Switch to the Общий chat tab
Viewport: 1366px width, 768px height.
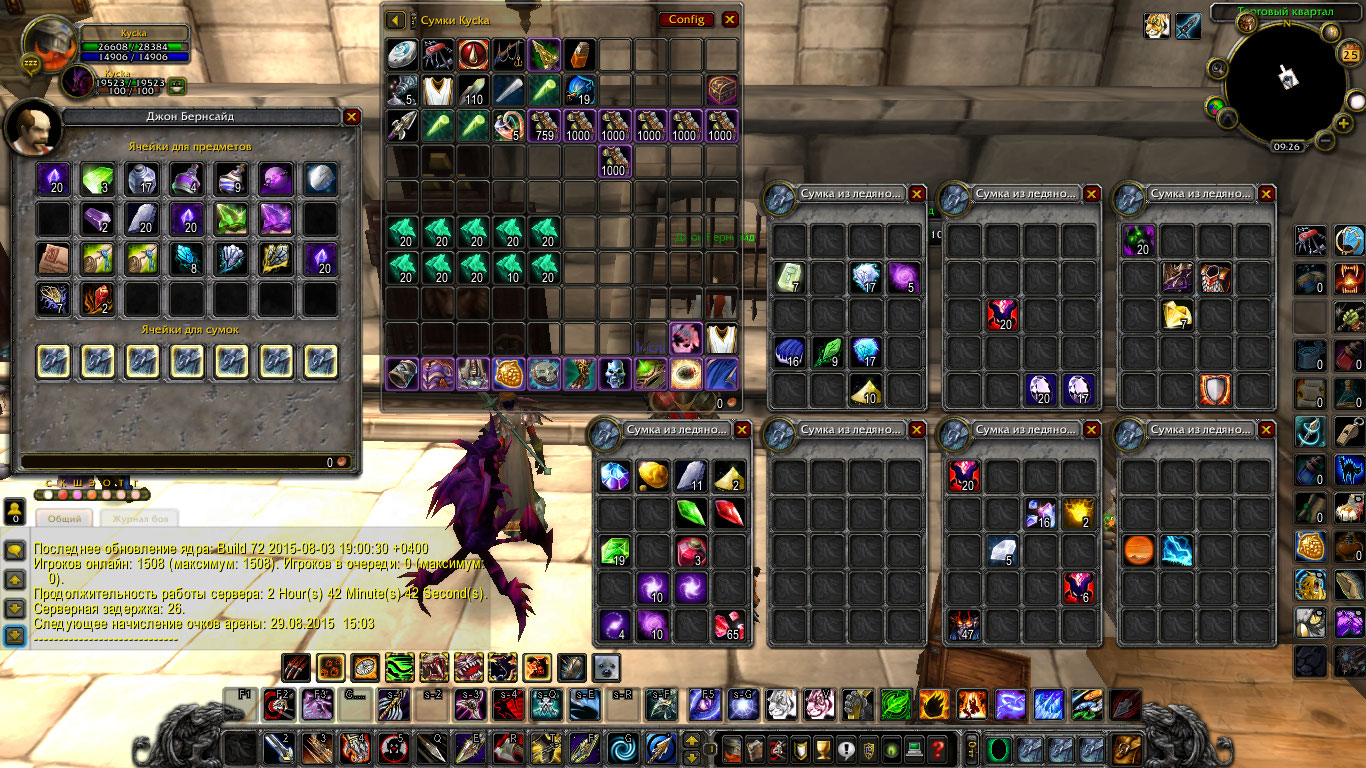point(65,518)
